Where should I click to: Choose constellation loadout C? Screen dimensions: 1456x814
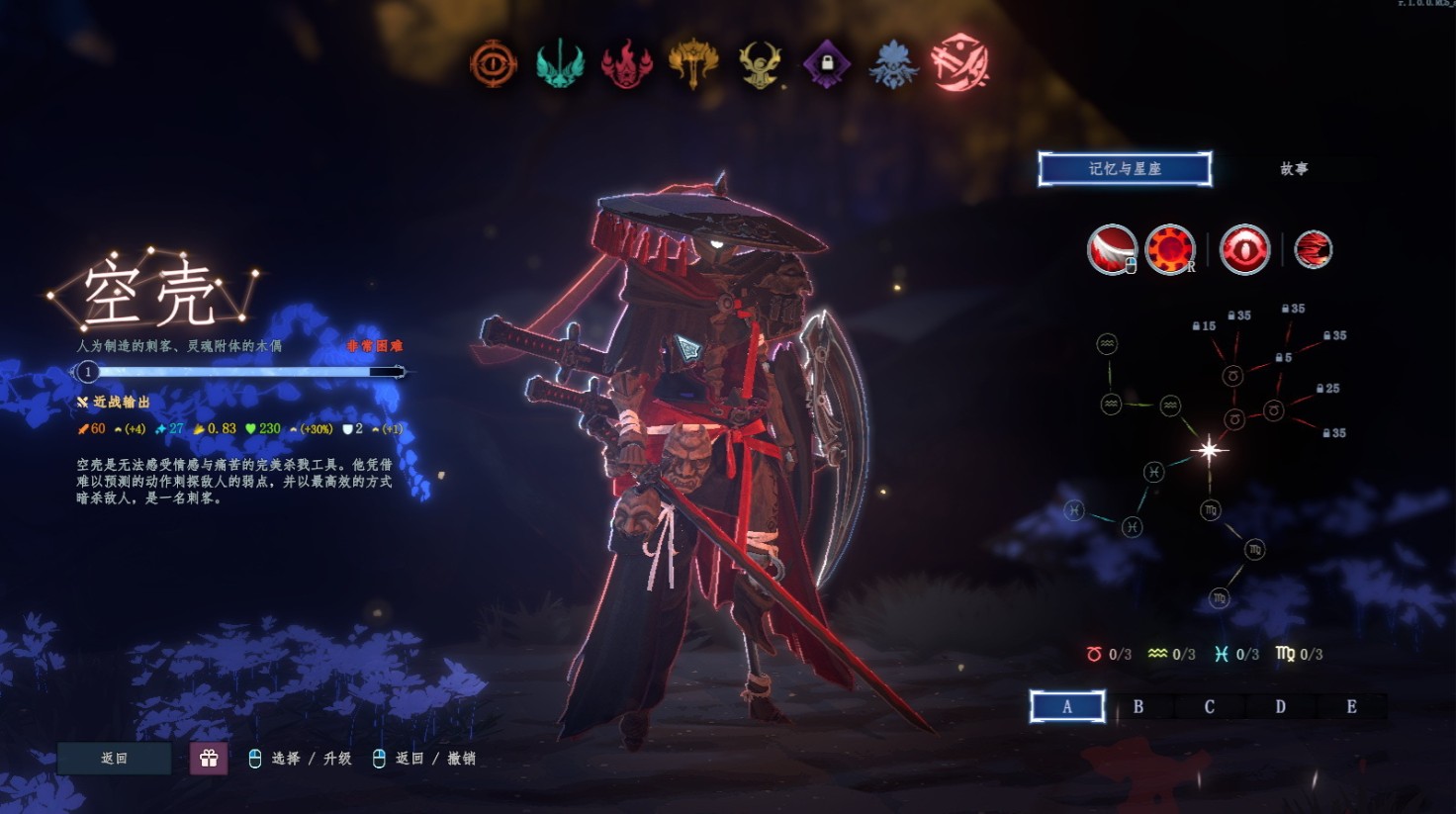pos(1210,706)
